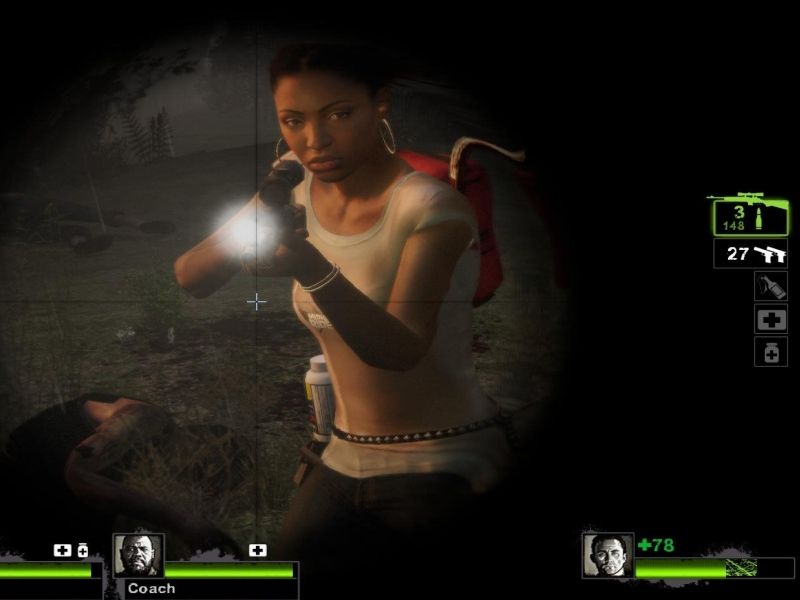
Task: Switch to the dual pistols slot
Action: click(x=751, y=254)
